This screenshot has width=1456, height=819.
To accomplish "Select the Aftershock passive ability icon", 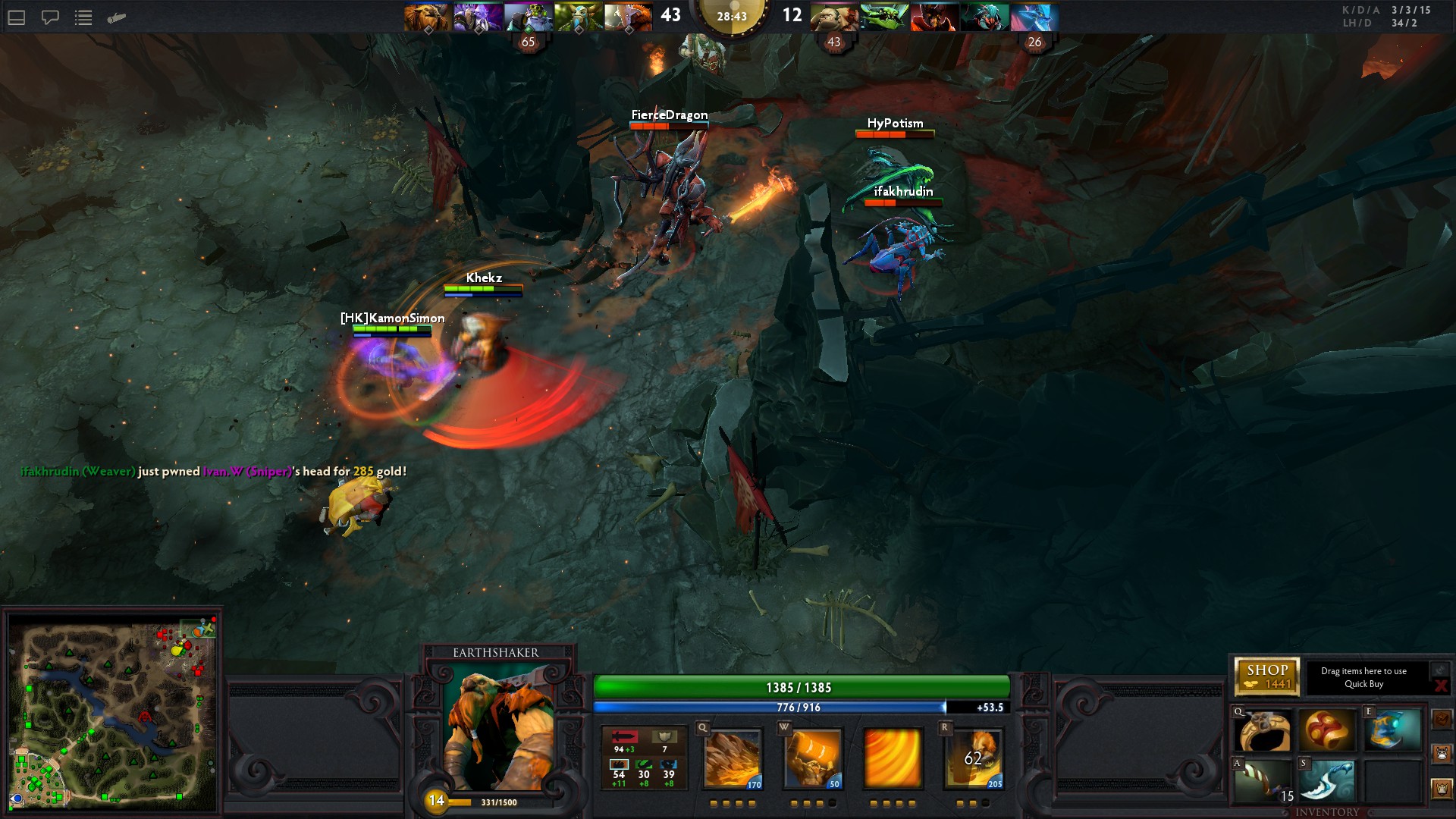I will (x=893, y=758).
